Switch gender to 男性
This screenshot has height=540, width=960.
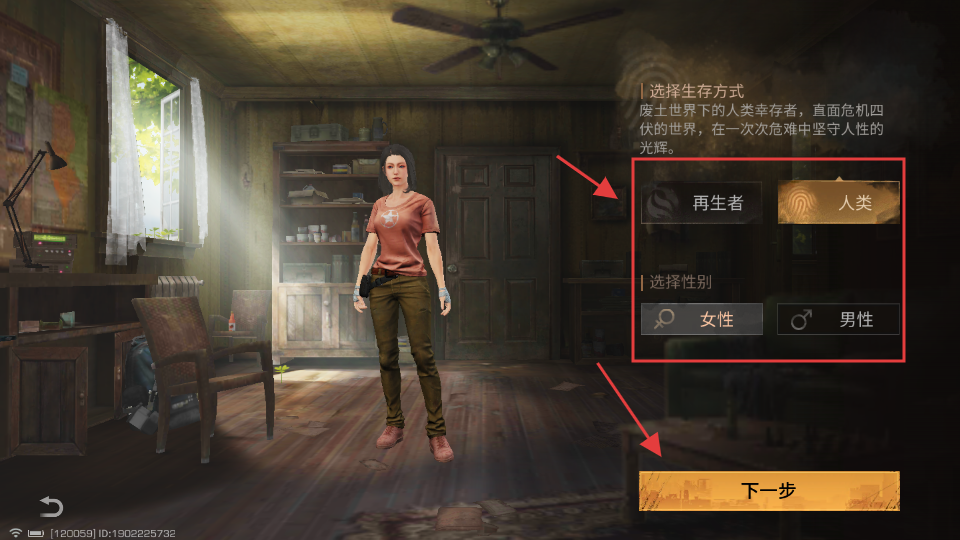[x=839, y=319]
